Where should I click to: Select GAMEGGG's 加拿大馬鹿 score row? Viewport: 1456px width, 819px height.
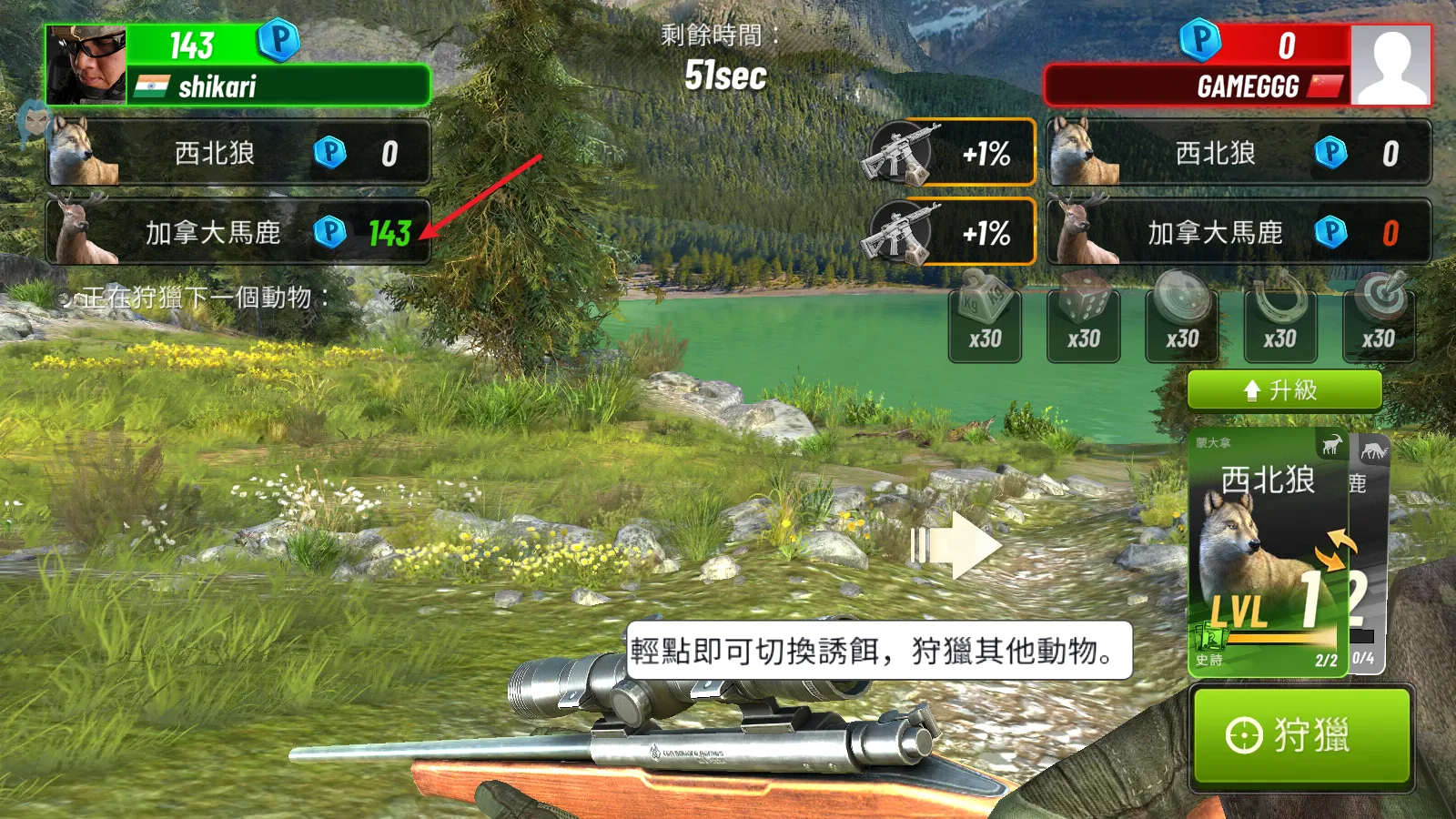(1238, 233)
